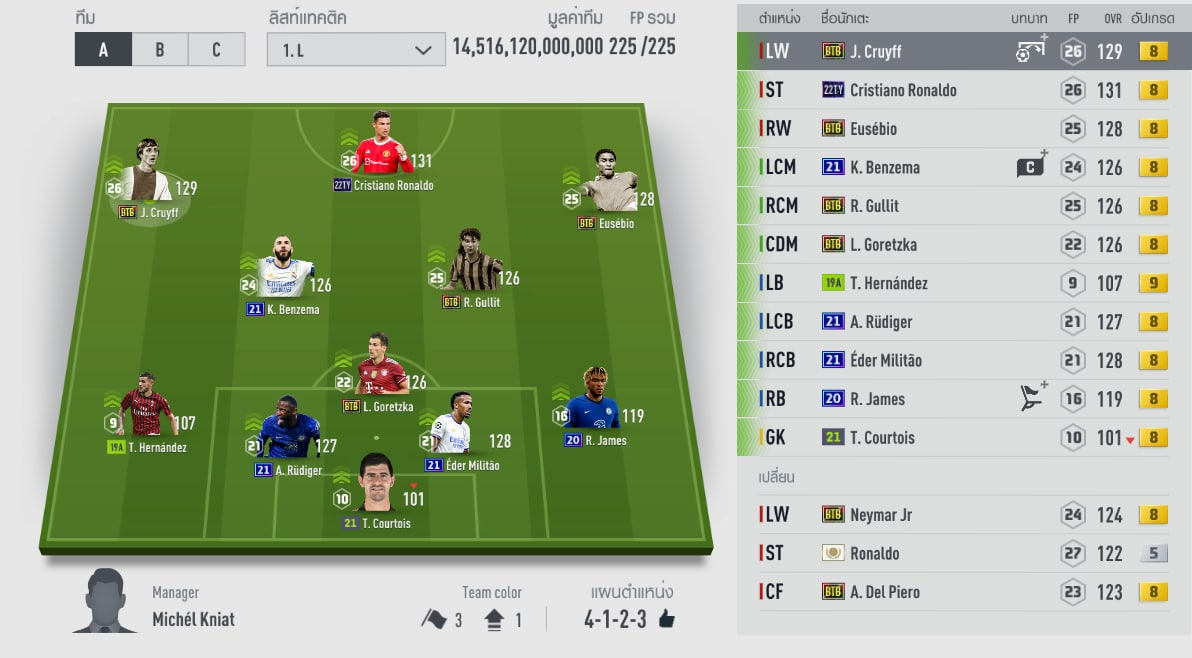Screen dimensions: 1192x658
Task: Choose Cristiano Ronaldo's pitch card
Action: click(379, 148)
